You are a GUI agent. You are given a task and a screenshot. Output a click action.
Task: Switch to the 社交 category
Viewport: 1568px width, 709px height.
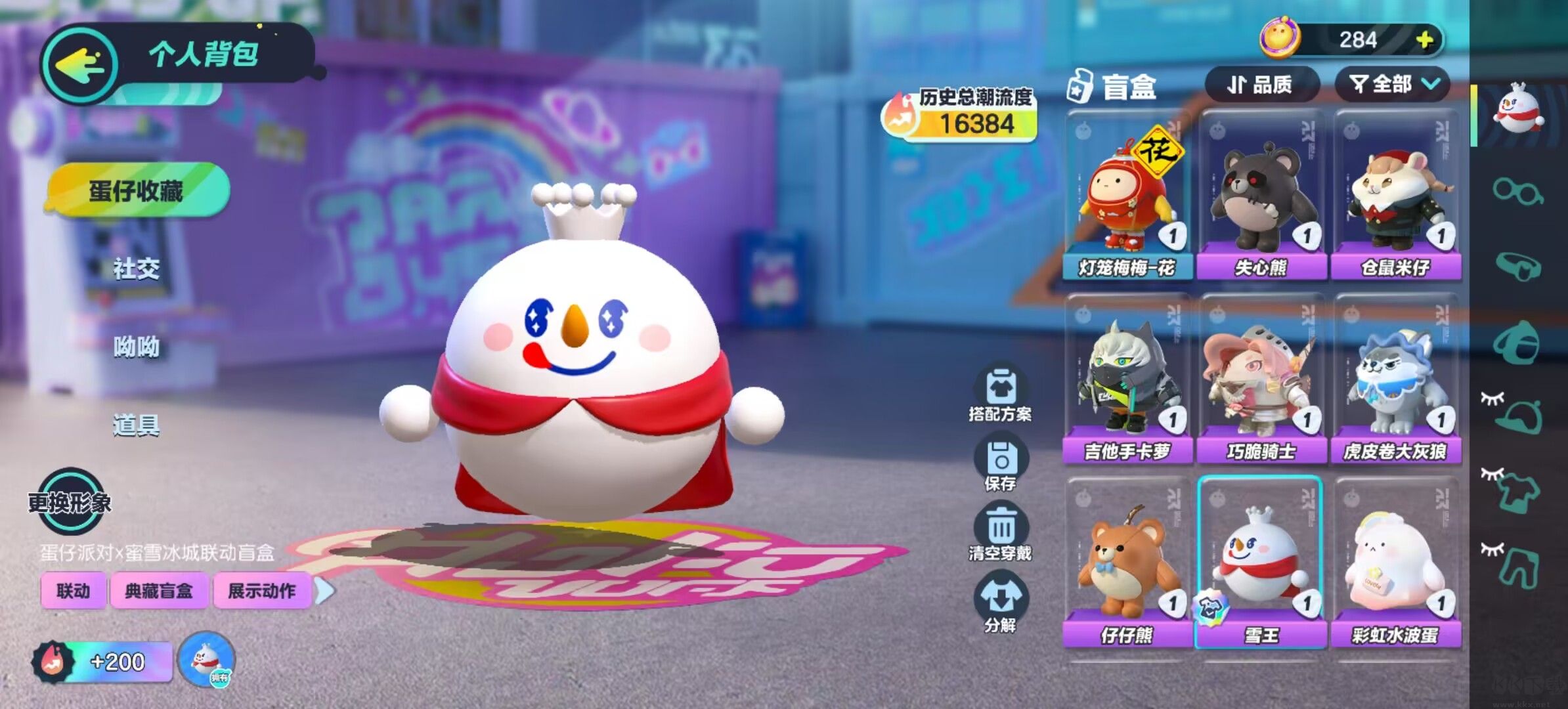(137, 269)
